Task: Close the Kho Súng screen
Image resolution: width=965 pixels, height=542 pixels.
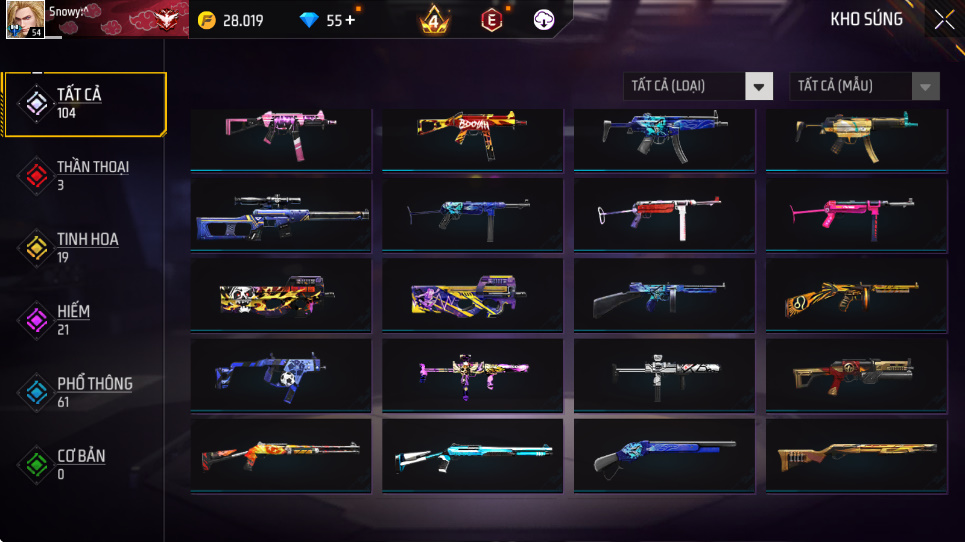Action: (x=943, y=20)
